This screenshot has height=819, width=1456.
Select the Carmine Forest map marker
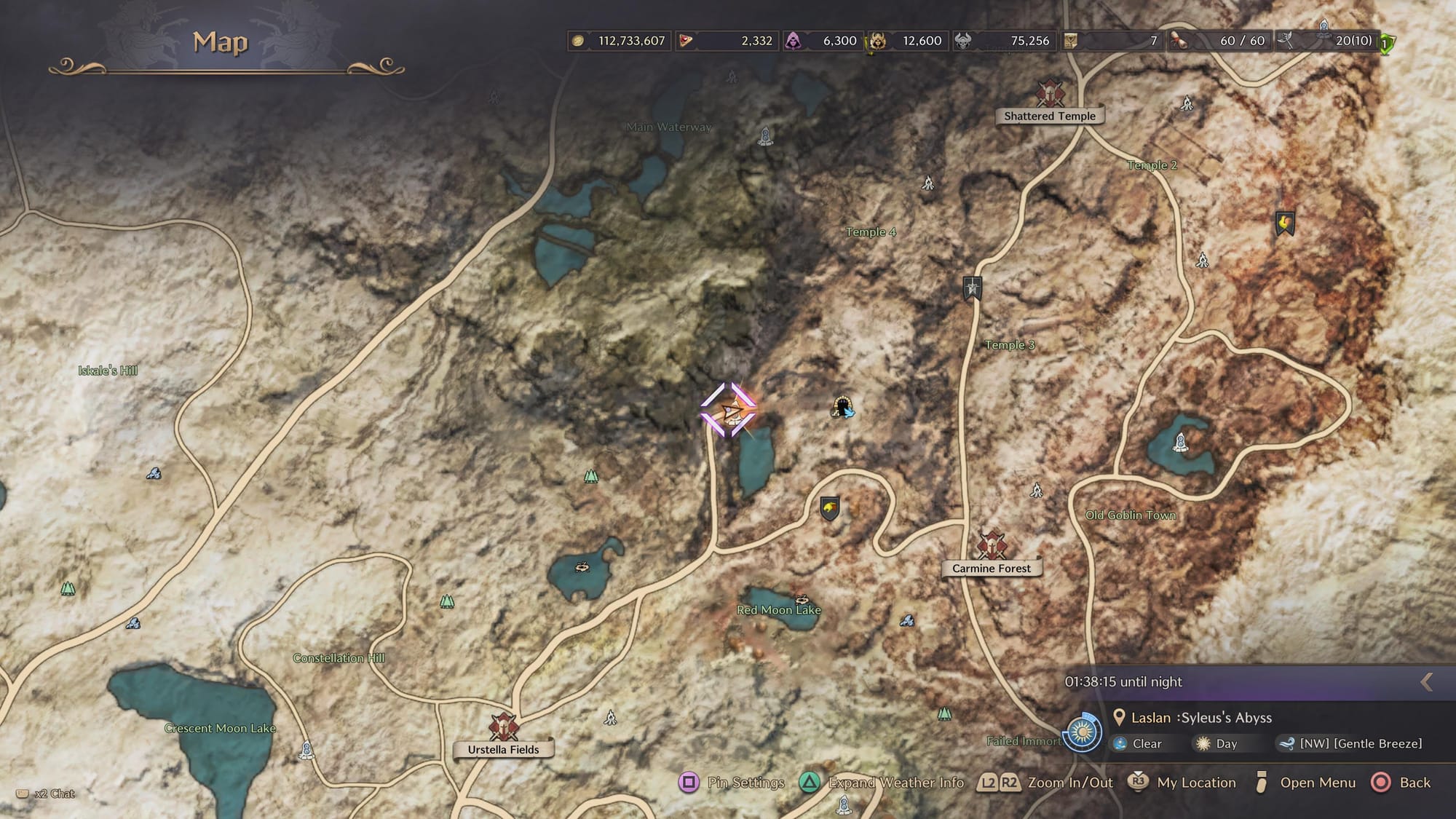coord(991,547)
